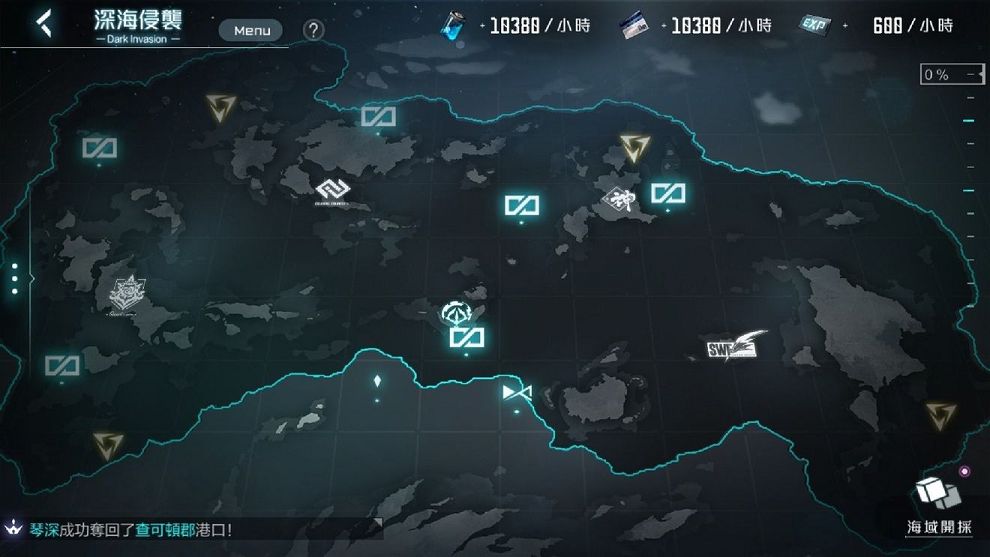Choose the small diamond map marker
The height and width of the screenshot is (557, 990).
377,381
